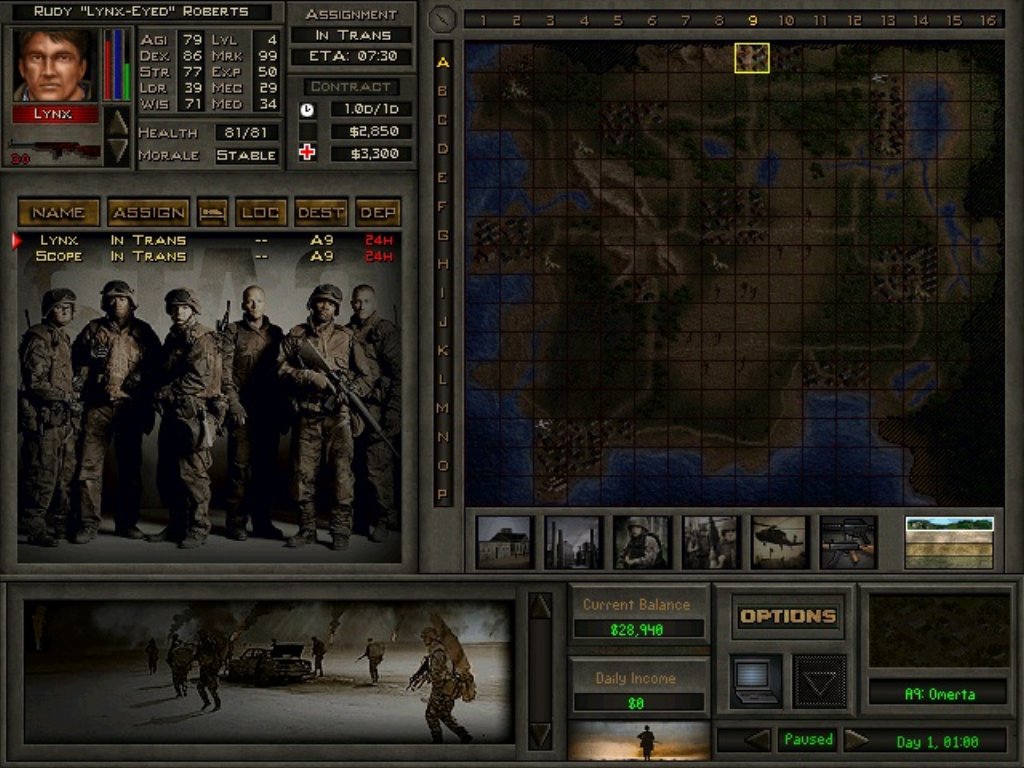
Task: Sort the roster by Assign column
Action: coord(147,212)
